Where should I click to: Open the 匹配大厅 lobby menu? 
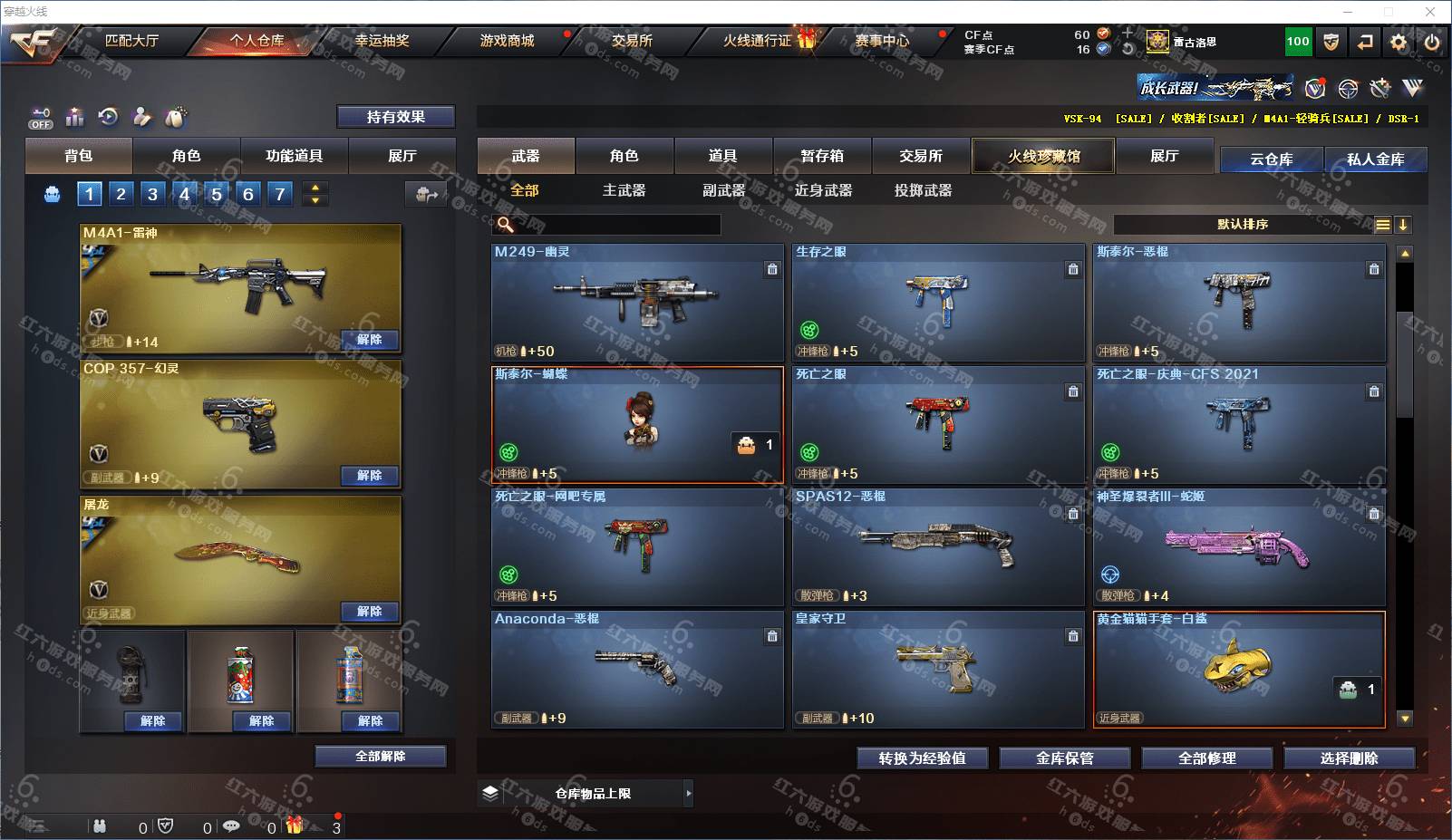click(131, 41)
